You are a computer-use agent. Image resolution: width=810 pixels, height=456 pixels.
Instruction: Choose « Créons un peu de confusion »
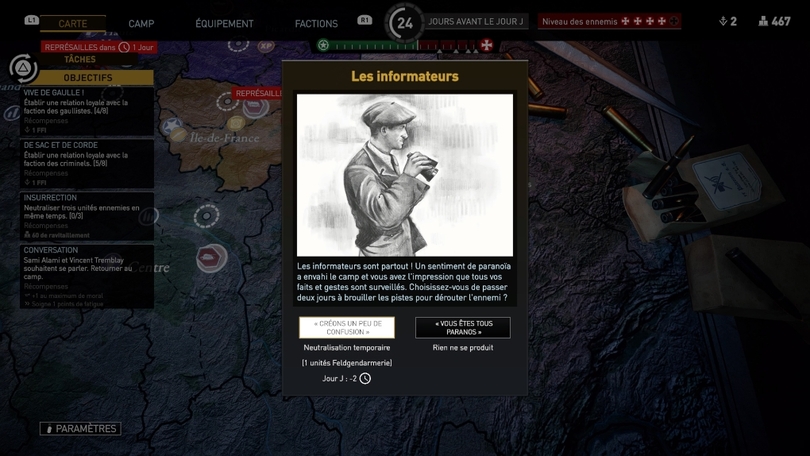point(347,328)
